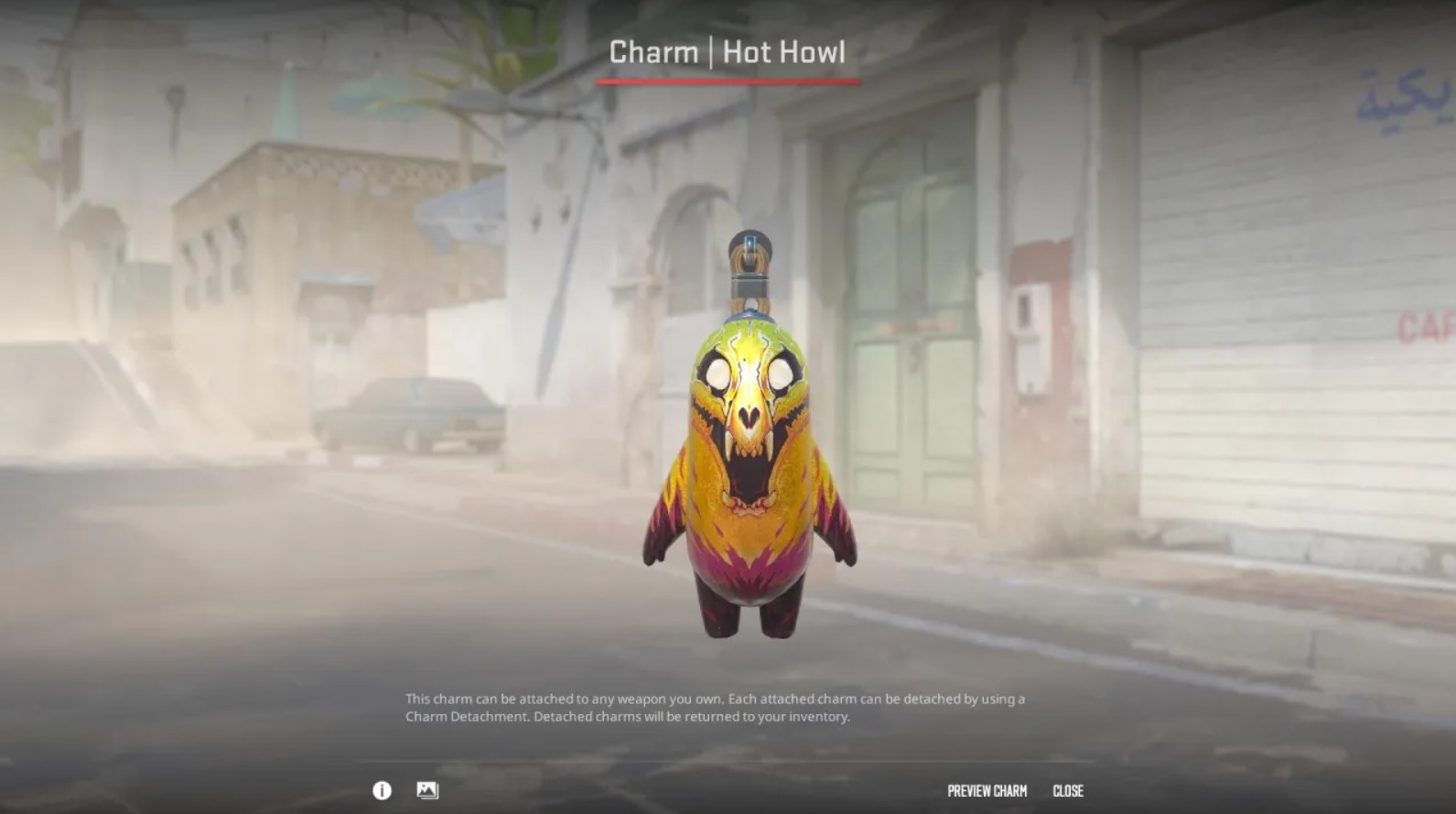Click the gallery screenshot icon
Viewport: 1456px width, 814px height.
427,791
